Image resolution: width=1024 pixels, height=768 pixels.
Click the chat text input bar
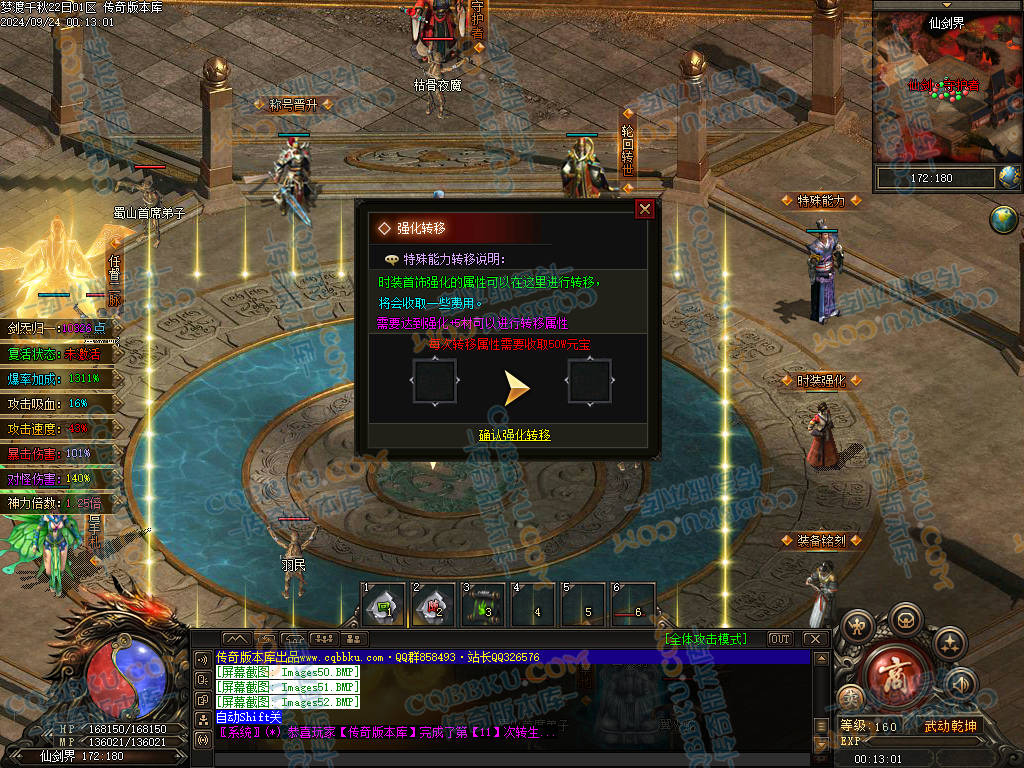(510, 760)
